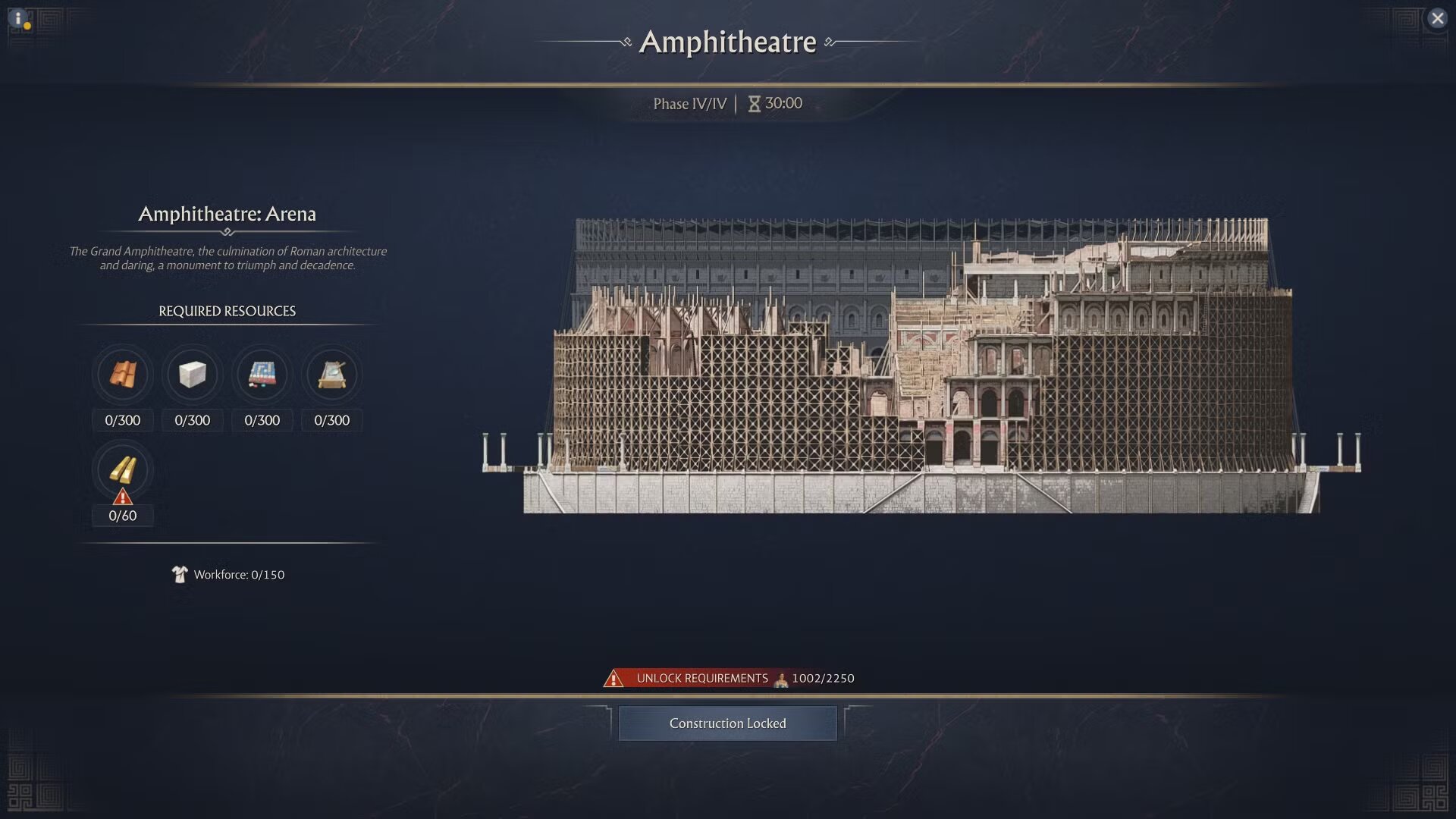The image size is (1456, 819).
Task: Close the Amphitheatre window
Action: 1439,19
